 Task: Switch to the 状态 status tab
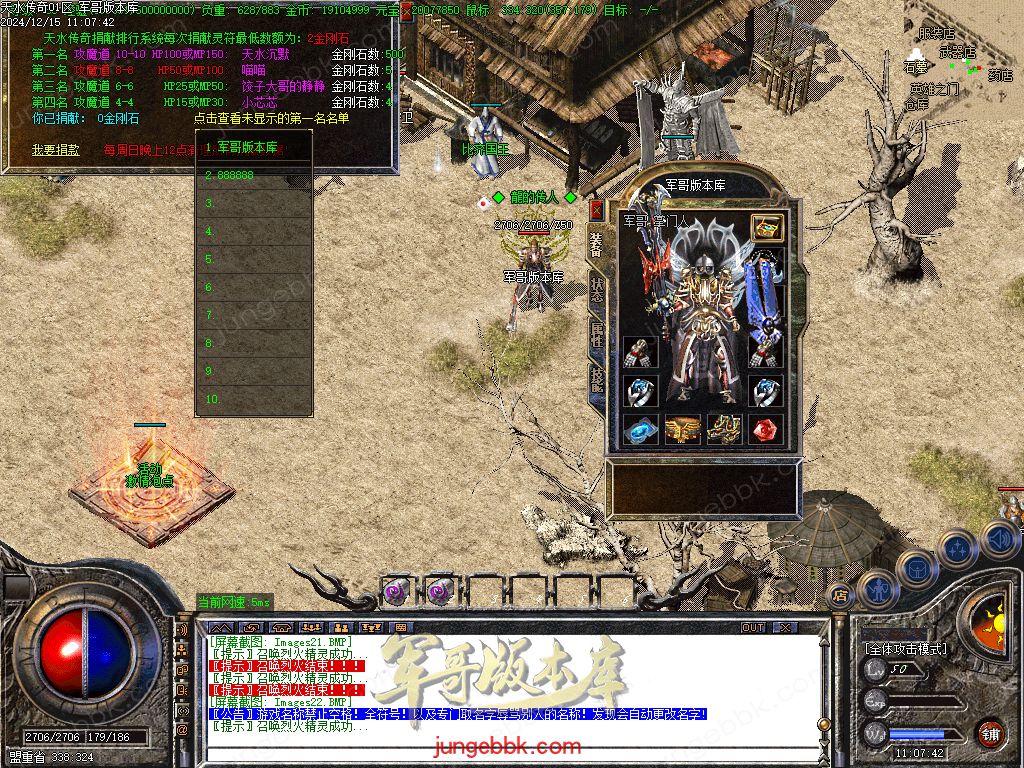[597, 290]
